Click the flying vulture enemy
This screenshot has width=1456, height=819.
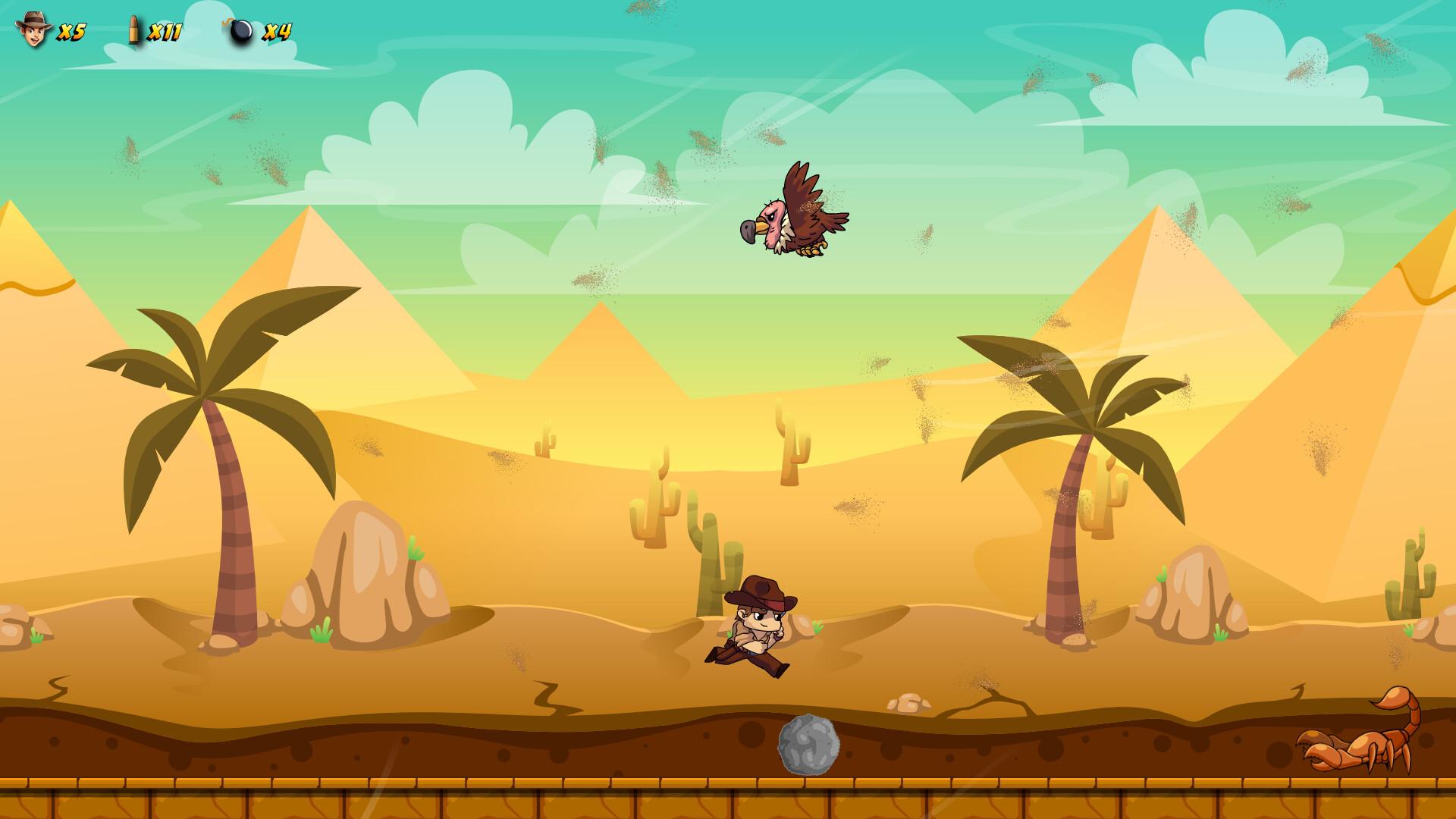[x=796, y=220]
